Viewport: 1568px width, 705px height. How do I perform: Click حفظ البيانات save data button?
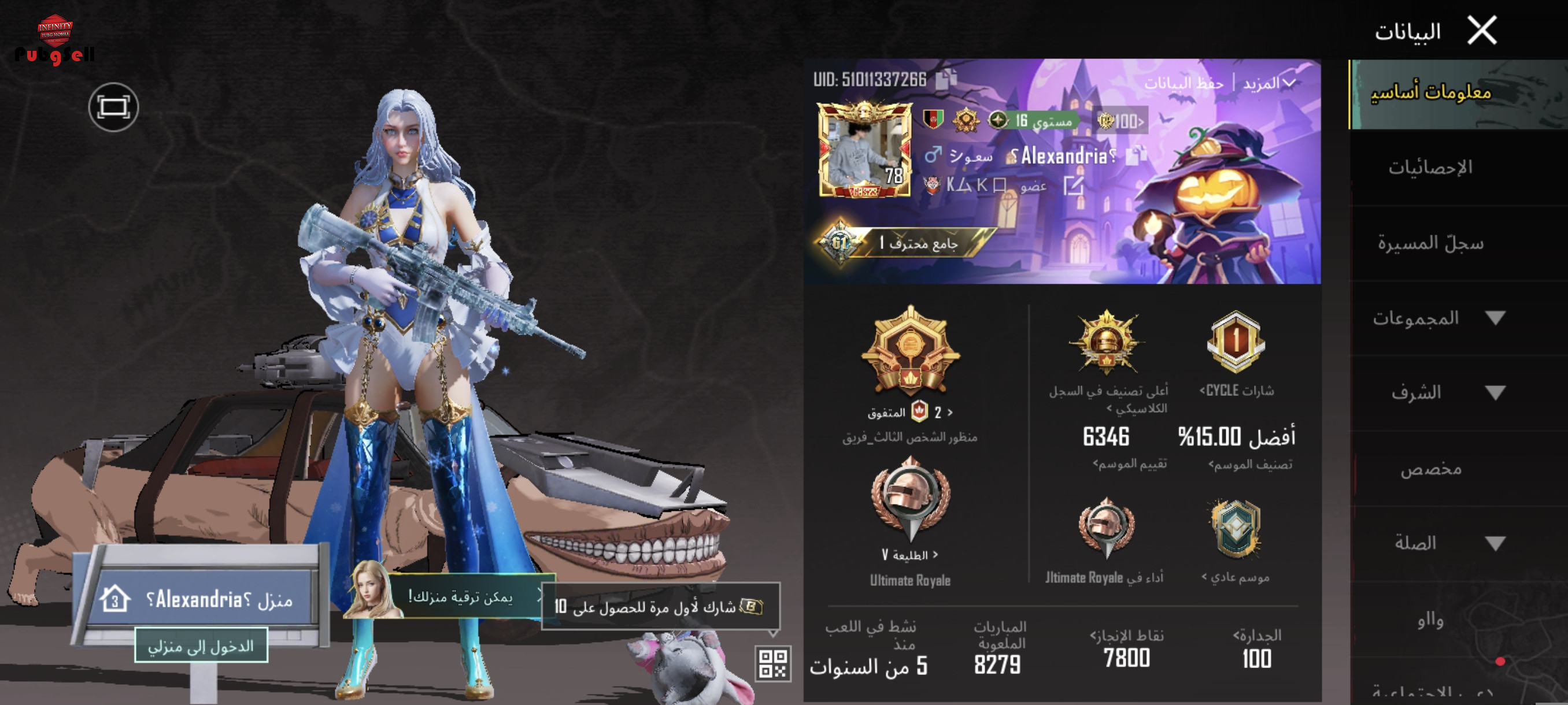click(x=1184, y=83)
